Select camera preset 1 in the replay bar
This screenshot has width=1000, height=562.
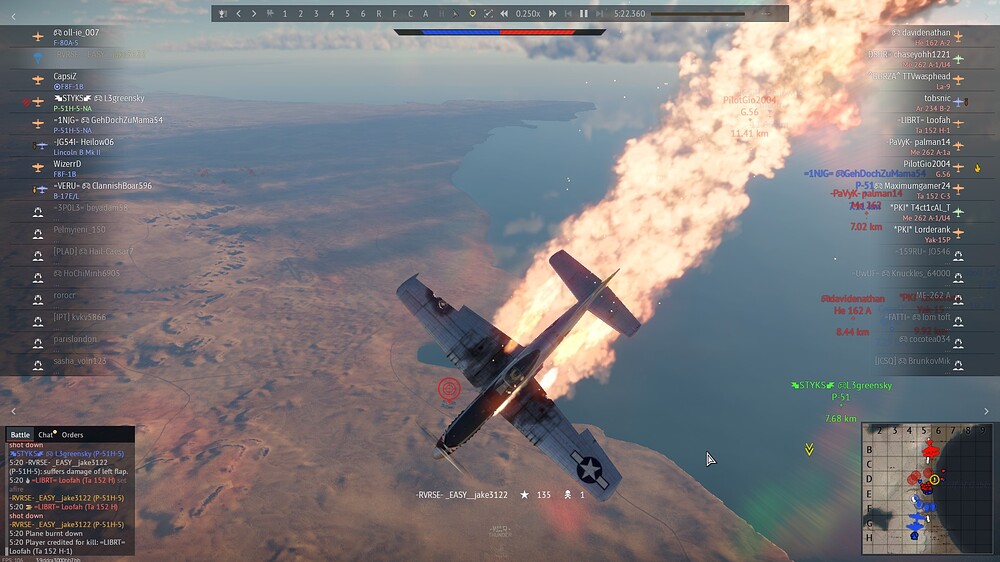point(285,14)
